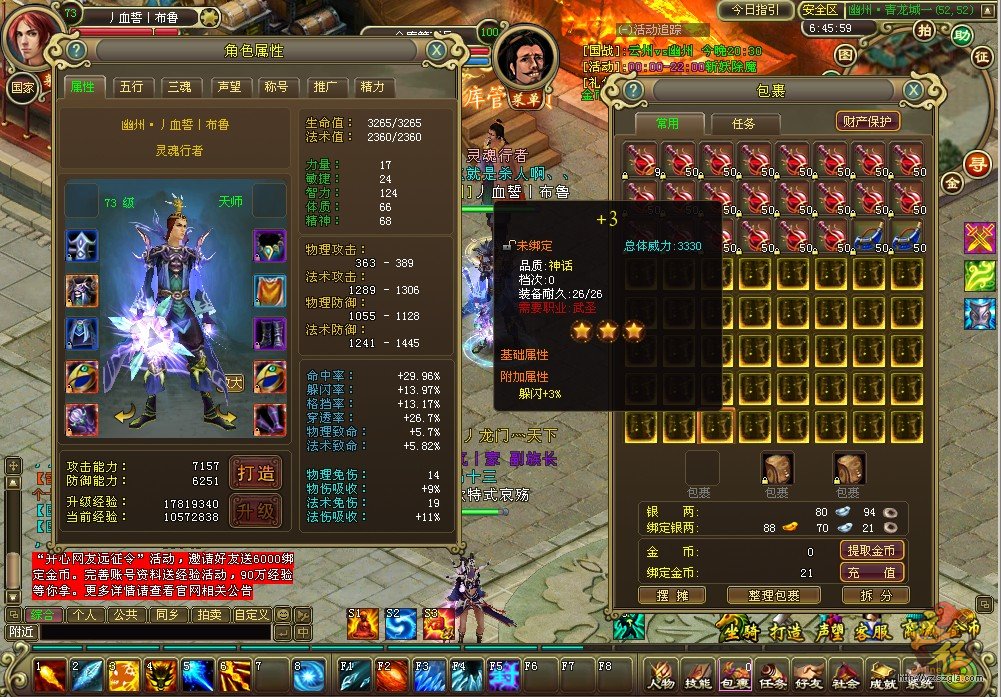The image size is (1001, 697).
Task: Switch to the 五行 tab
Action: coord(131,87)
